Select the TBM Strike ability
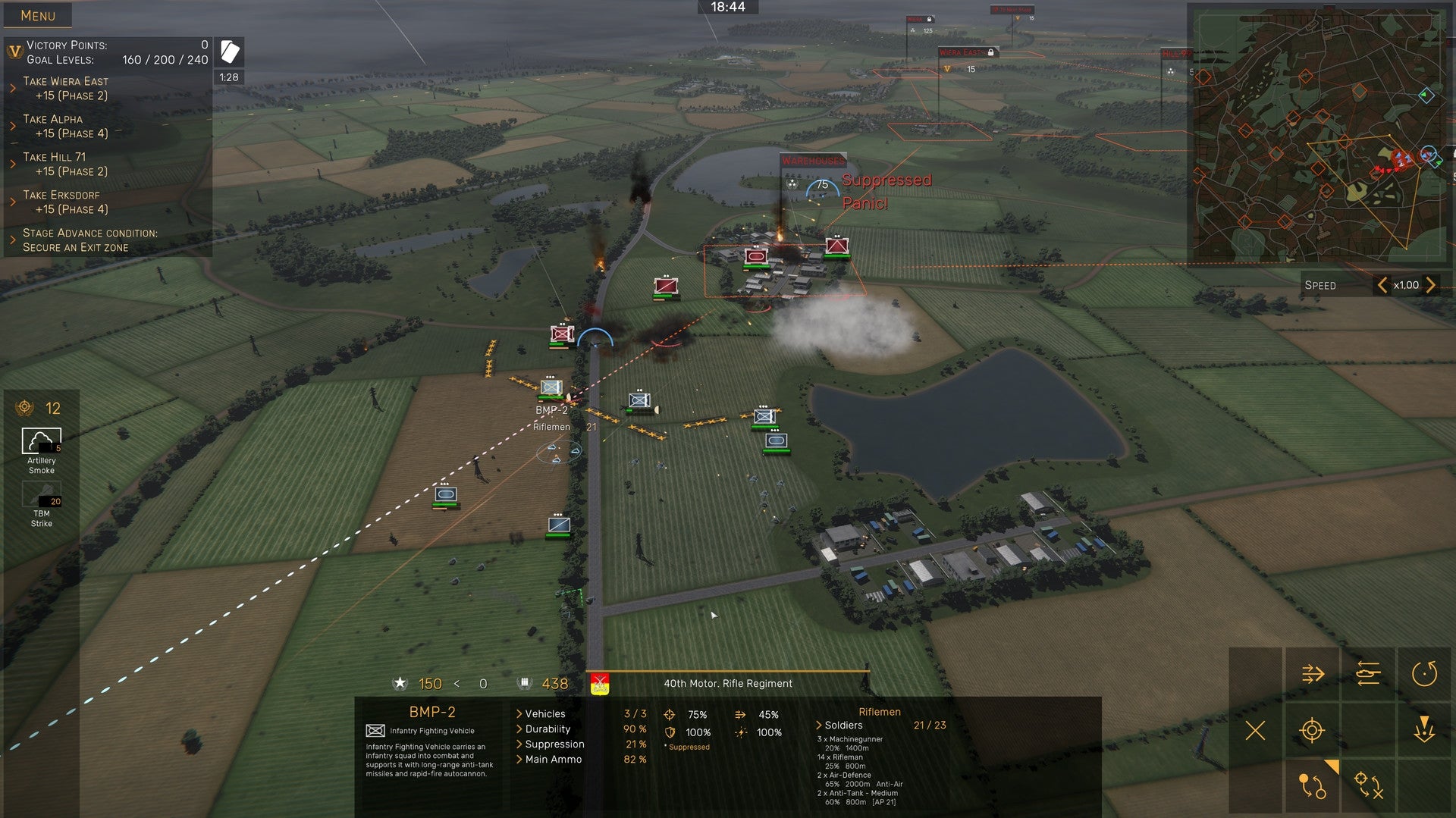The height and width of the screenshot is (818, 1456). pyautogui.click(x=42, y=502)
